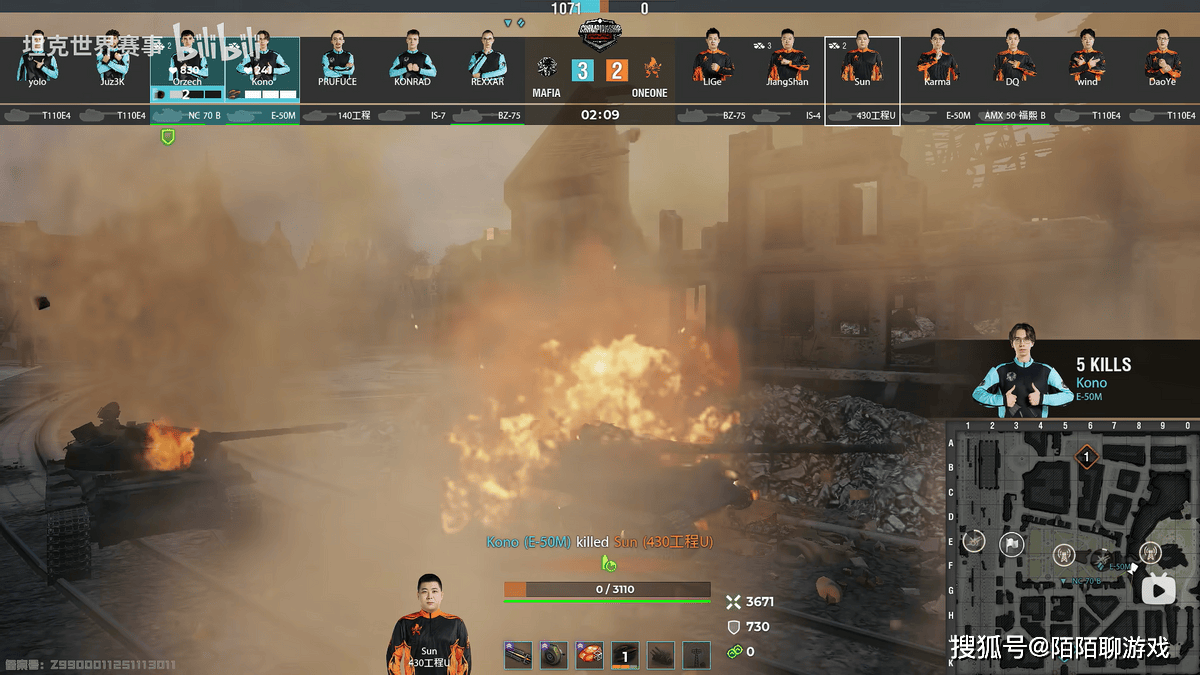Image resolution: width=1200 pixels, height=675 pixels.
Task: Click the white video play overlay icon
Action: click(1159, 590)
